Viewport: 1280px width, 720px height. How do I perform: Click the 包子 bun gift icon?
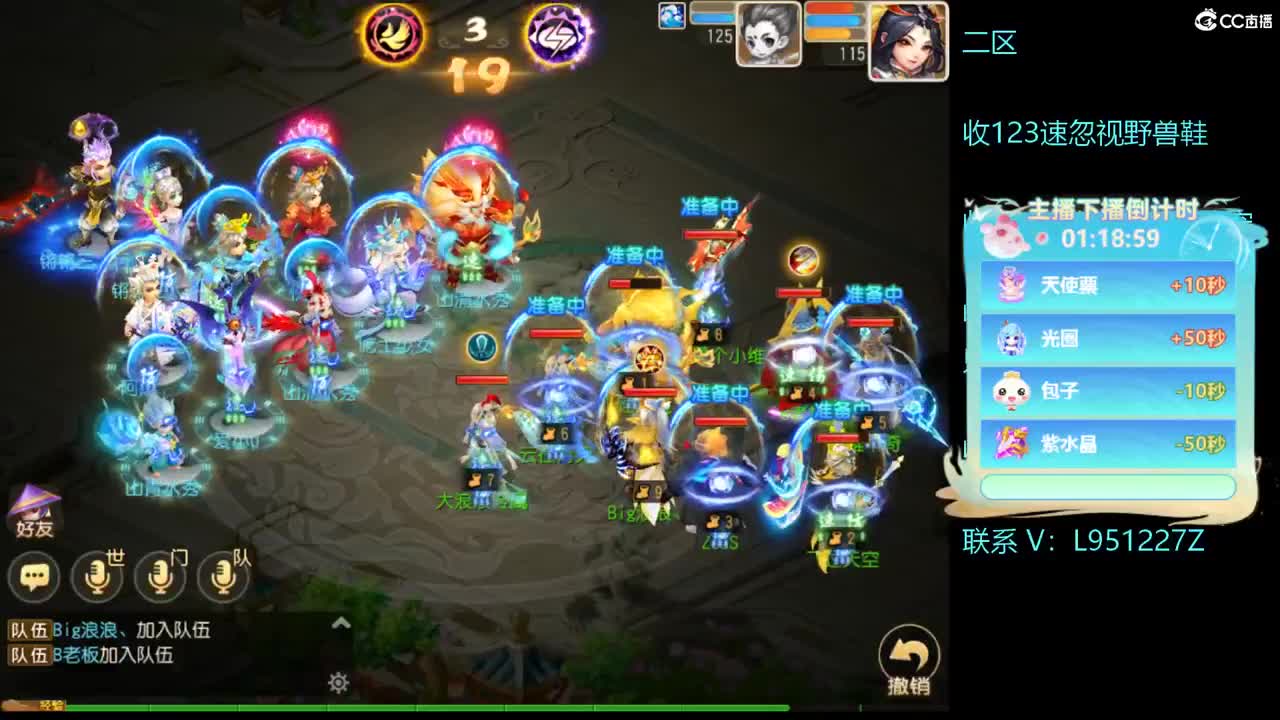[x=1012, y=390]
